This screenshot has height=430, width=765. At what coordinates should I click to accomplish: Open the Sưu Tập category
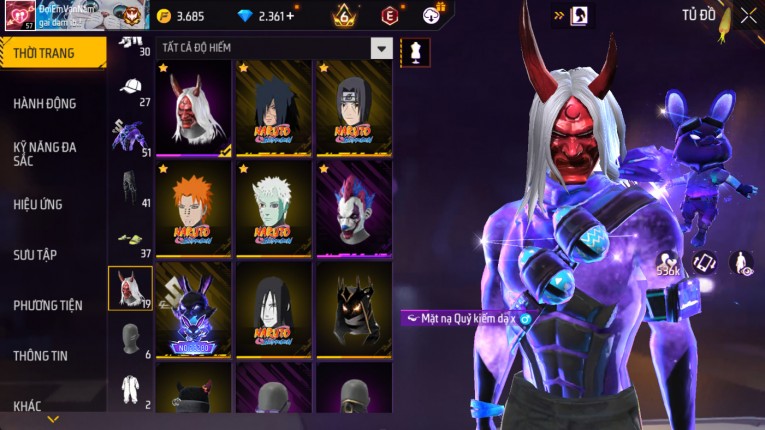pyautogui.click(x=35, y=254)
